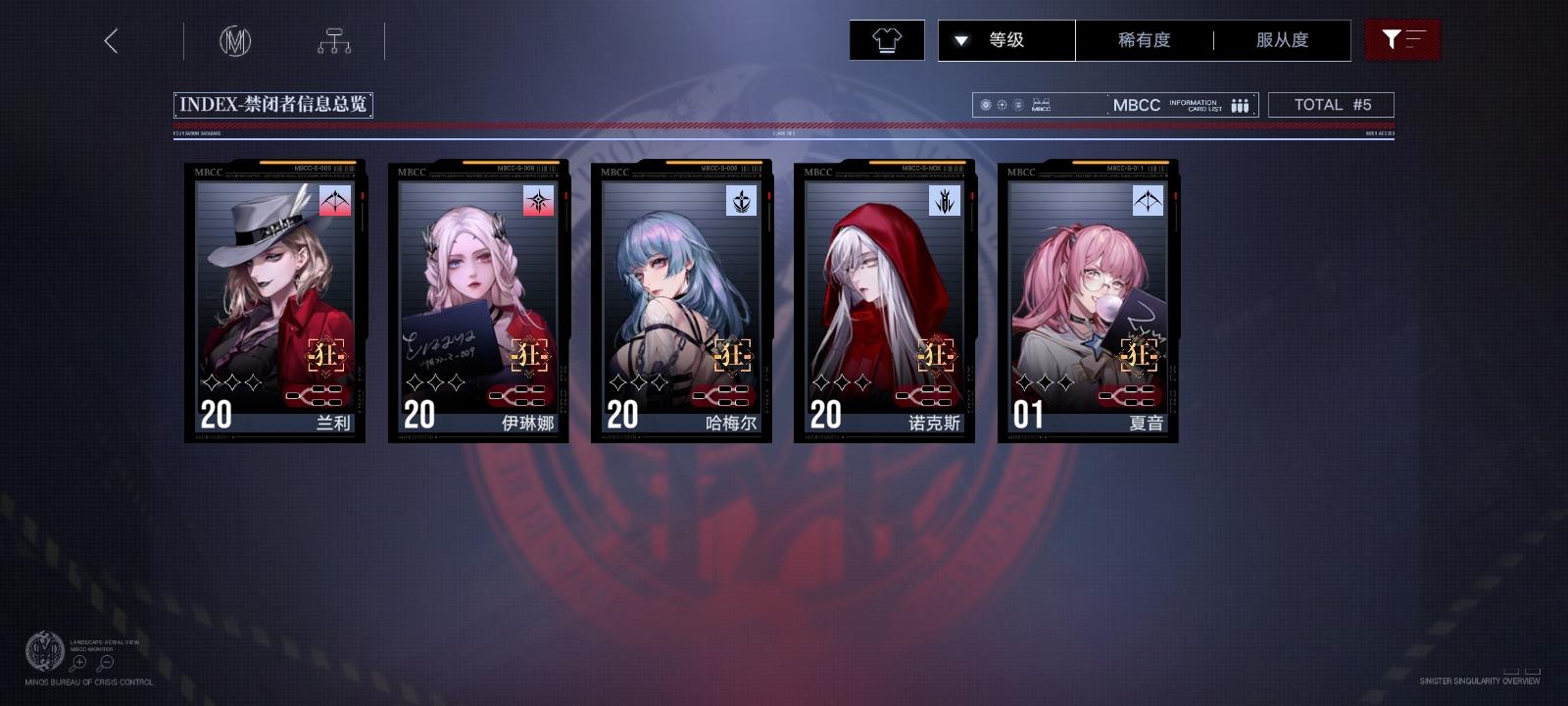
Task: Switch to the 服从度 sorting tab
Action: (1285, 40)
